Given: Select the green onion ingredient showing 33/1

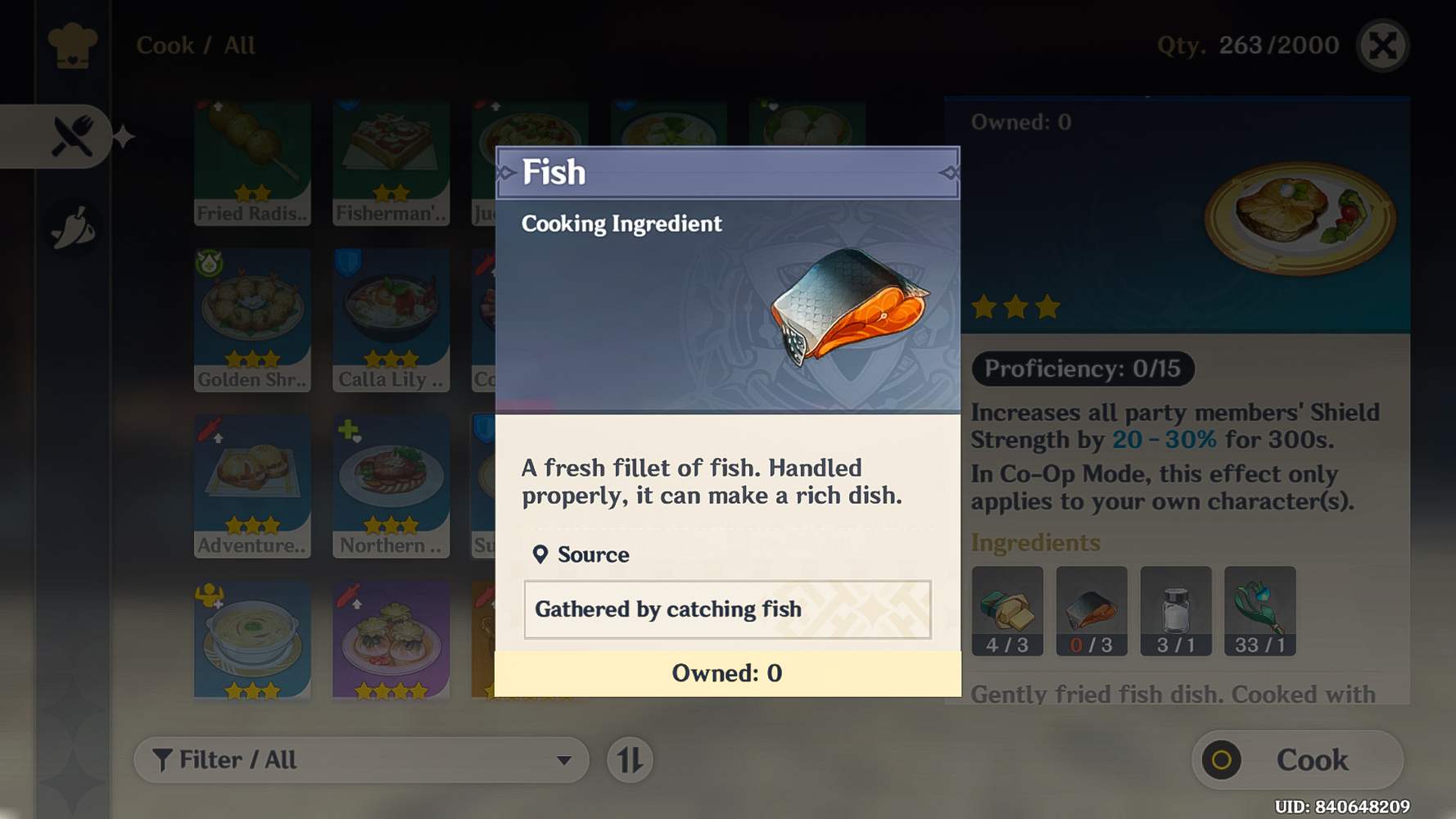Looking at the screenshot, I should [1260, 611].
